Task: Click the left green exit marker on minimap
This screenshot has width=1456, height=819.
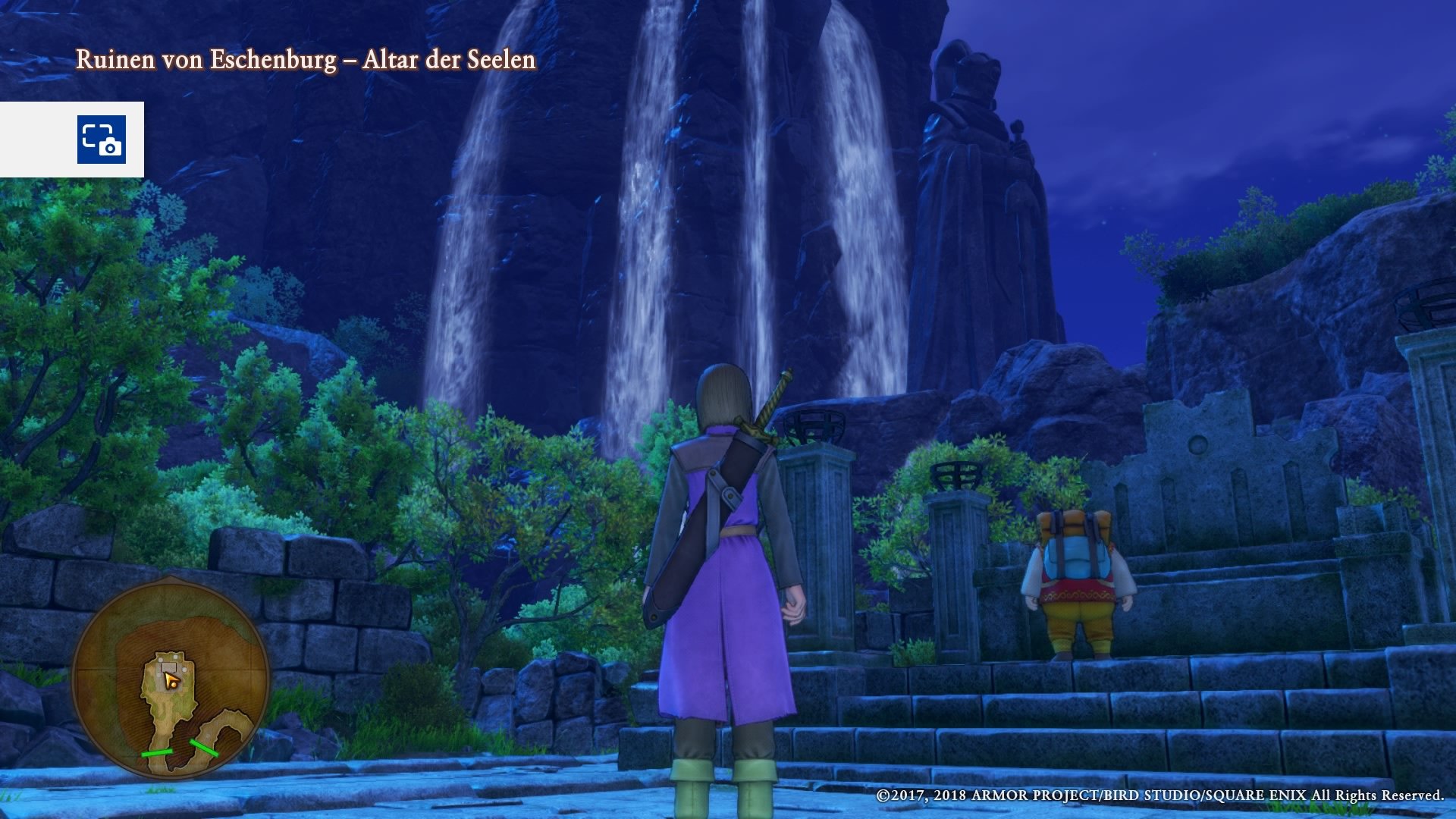Action: click(156, 752)
